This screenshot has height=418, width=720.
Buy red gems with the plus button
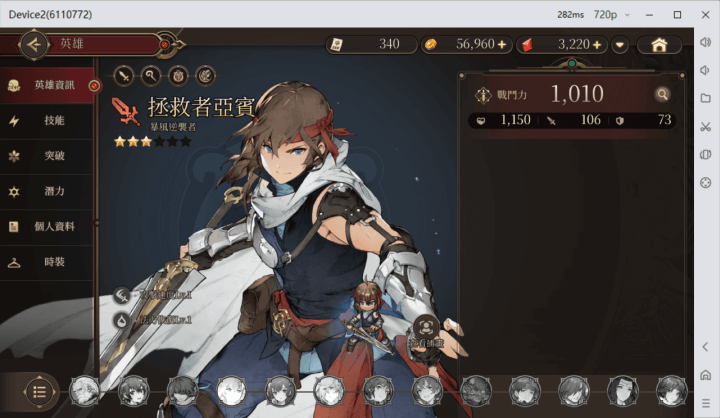(x=597, y=45)
